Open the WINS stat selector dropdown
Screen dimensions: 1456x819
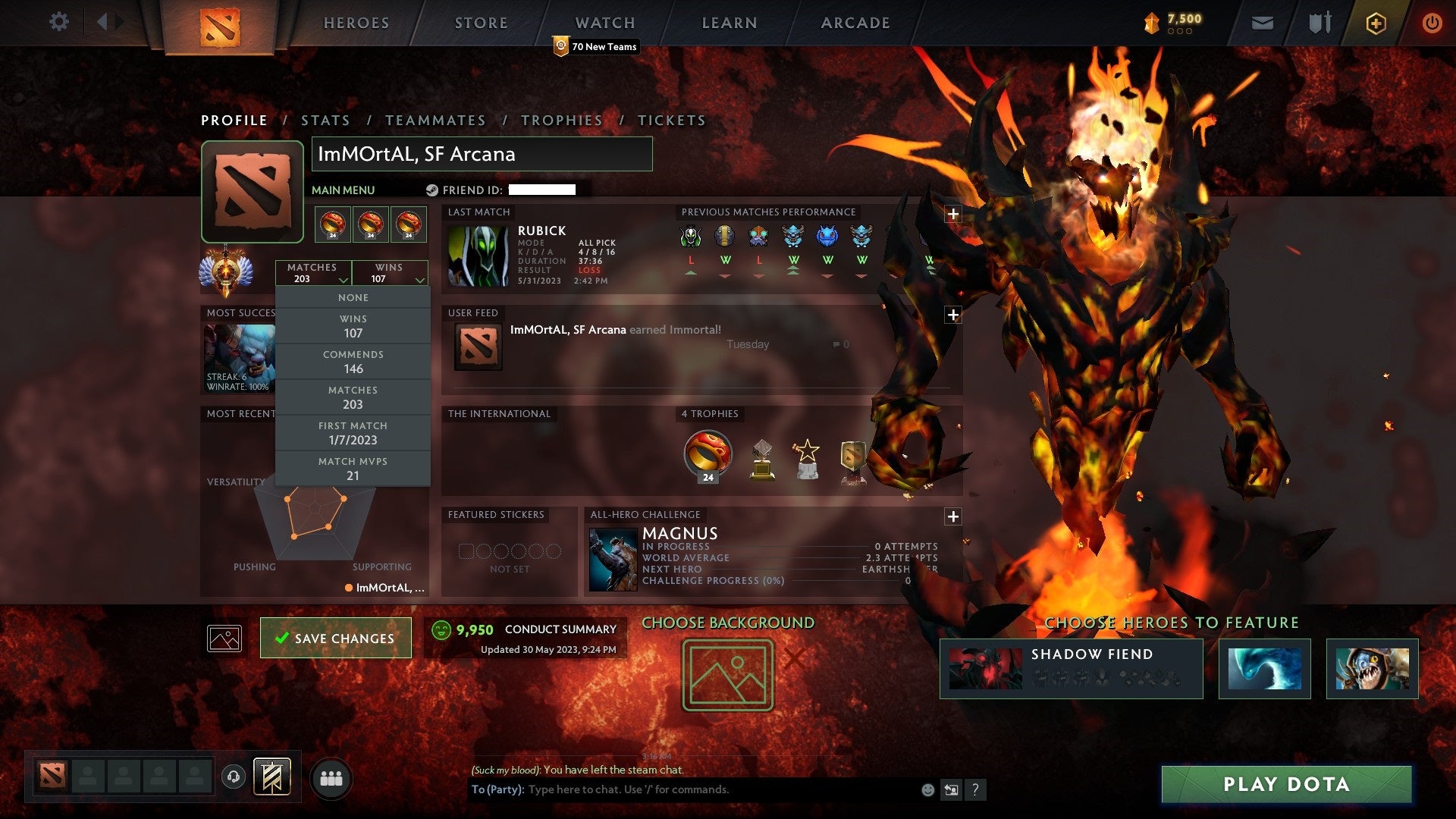pos(390,272)
